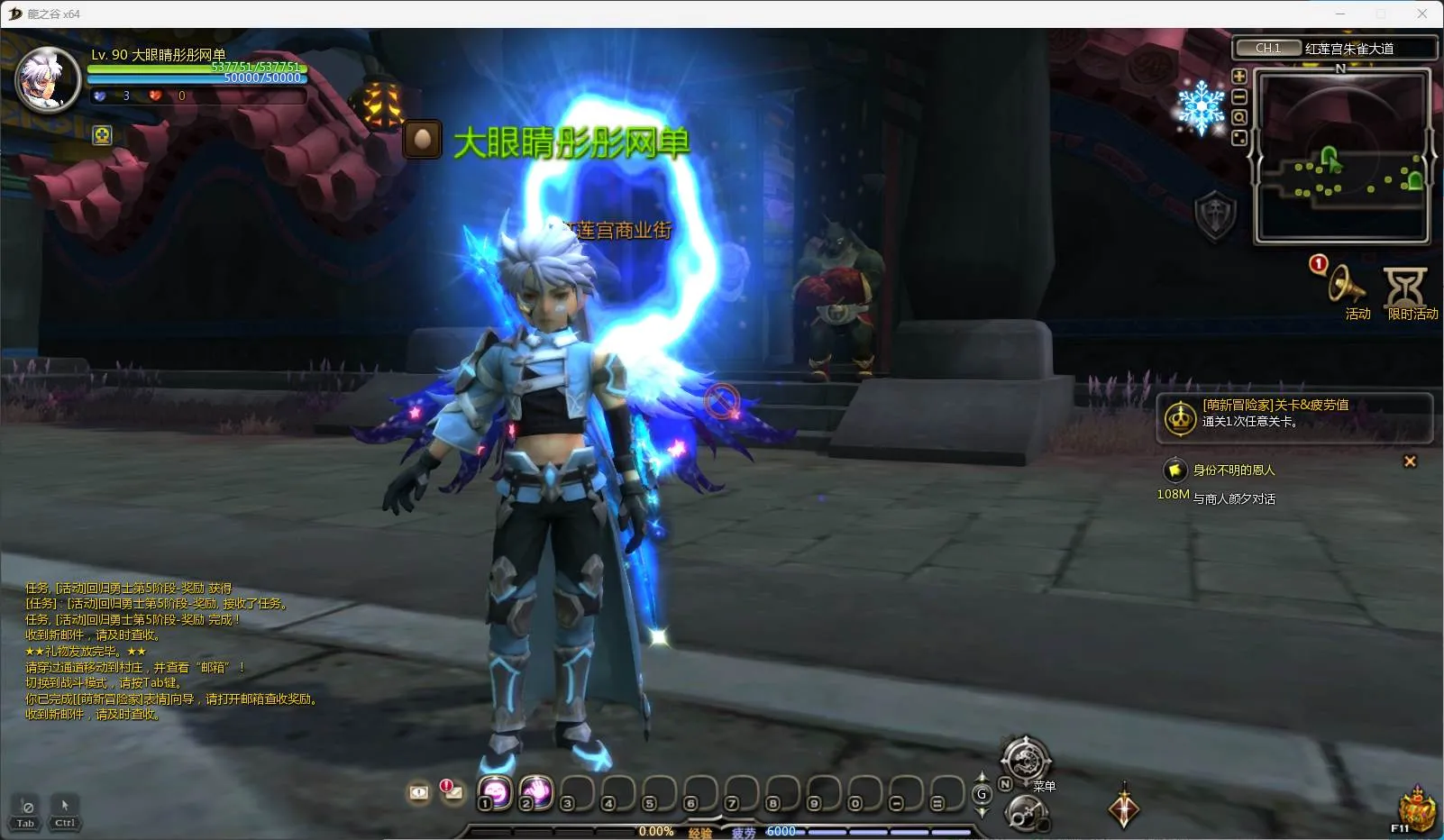
Task: Click the yellow buff icon below the health bar
Action: pos(103,135)
